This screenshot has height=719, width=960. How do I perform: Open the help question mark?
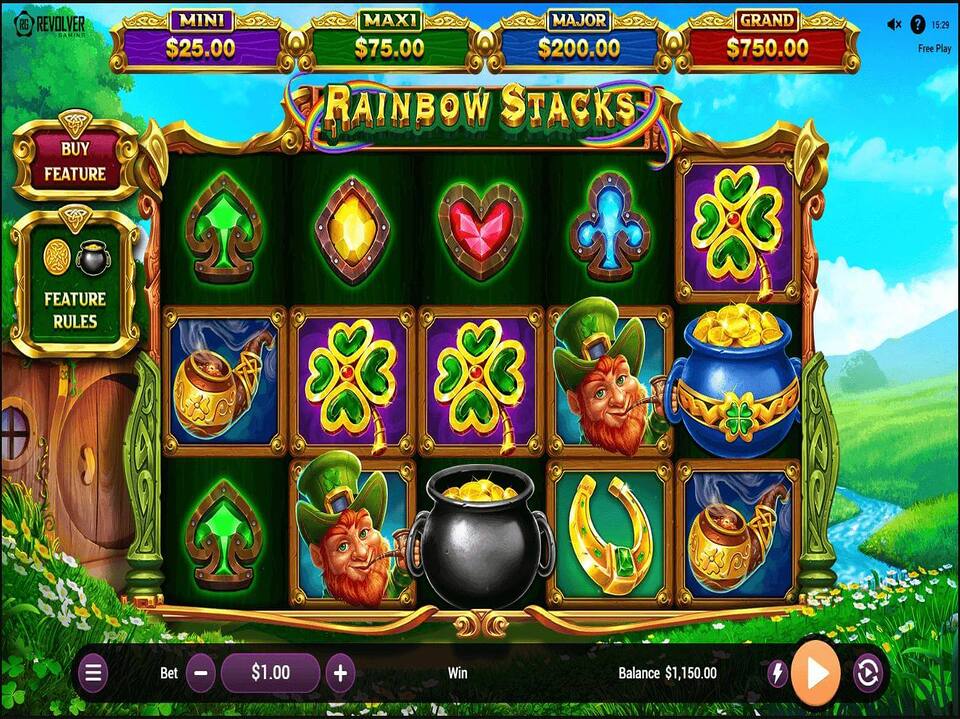tap(917, 25)
